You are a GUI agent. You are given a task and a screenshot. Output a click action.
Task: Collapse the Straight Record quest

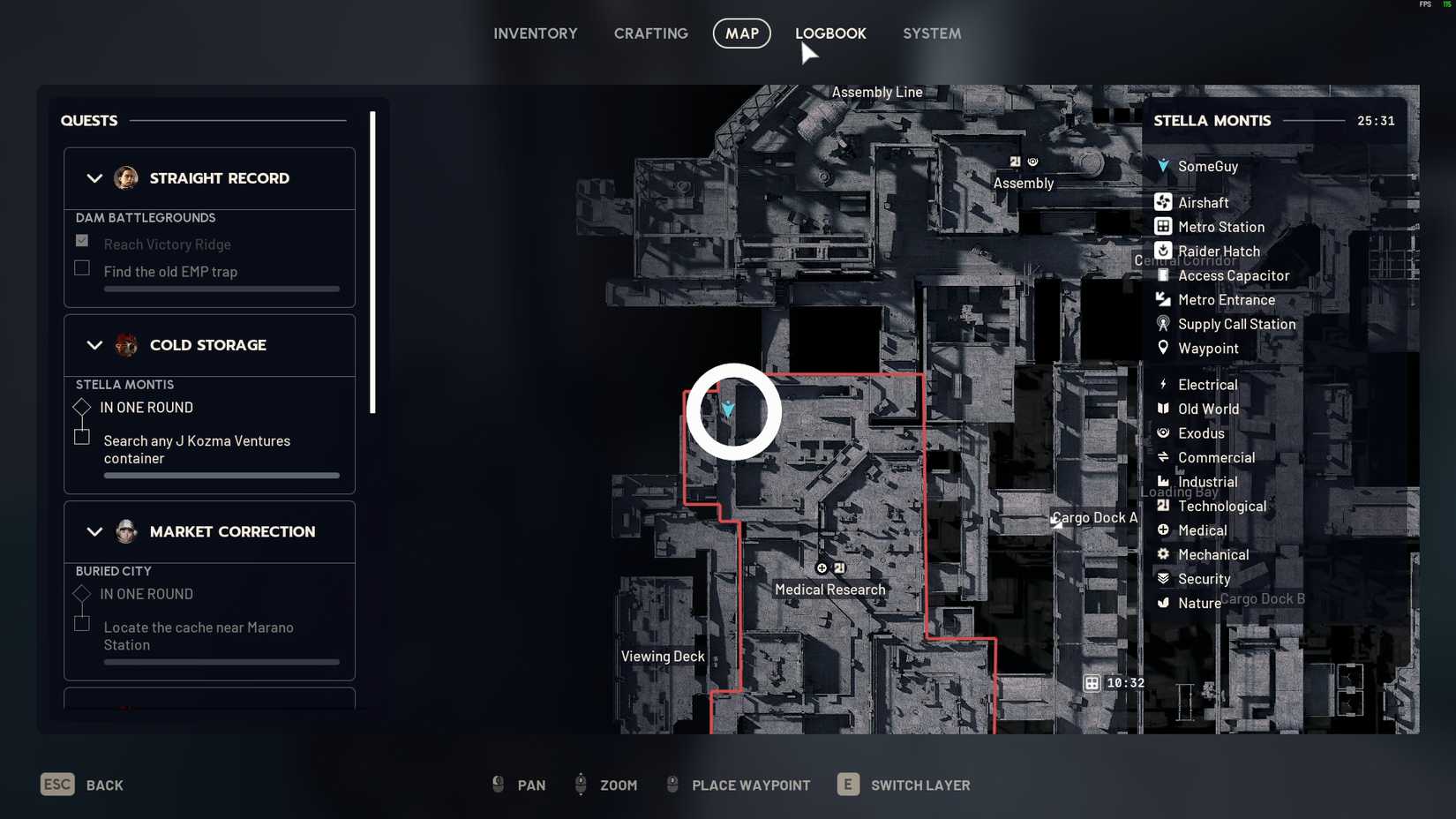[x=95, y=177]
